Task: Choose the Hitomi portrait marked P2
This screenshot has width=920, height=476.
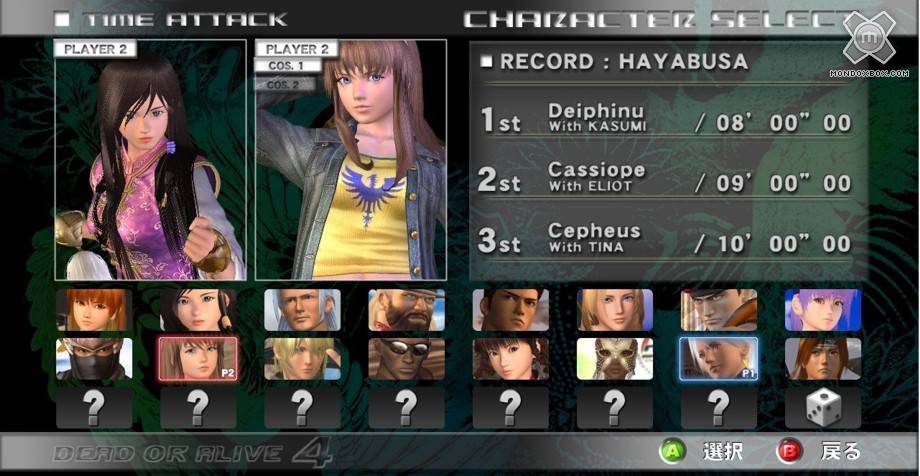Action: click(198, 358)
